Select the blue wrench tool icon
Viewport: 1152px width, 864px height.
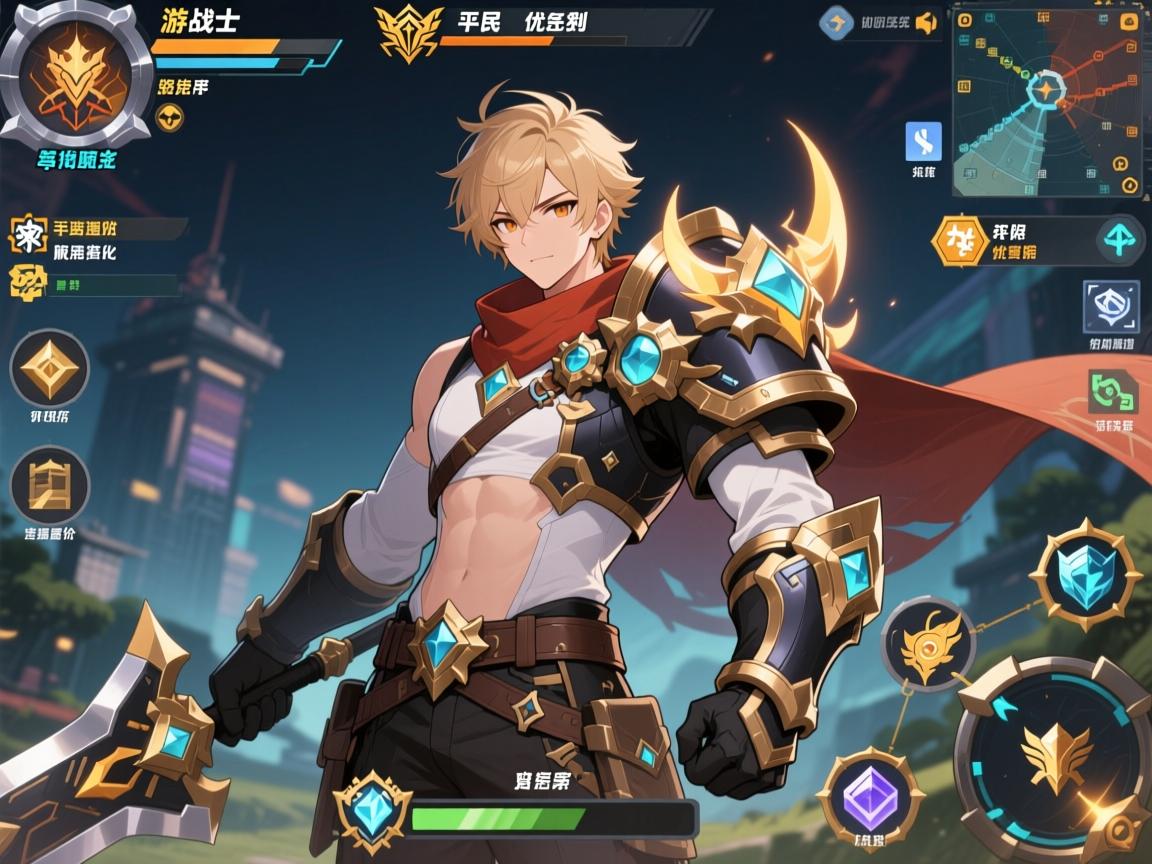tap(923, 142)
